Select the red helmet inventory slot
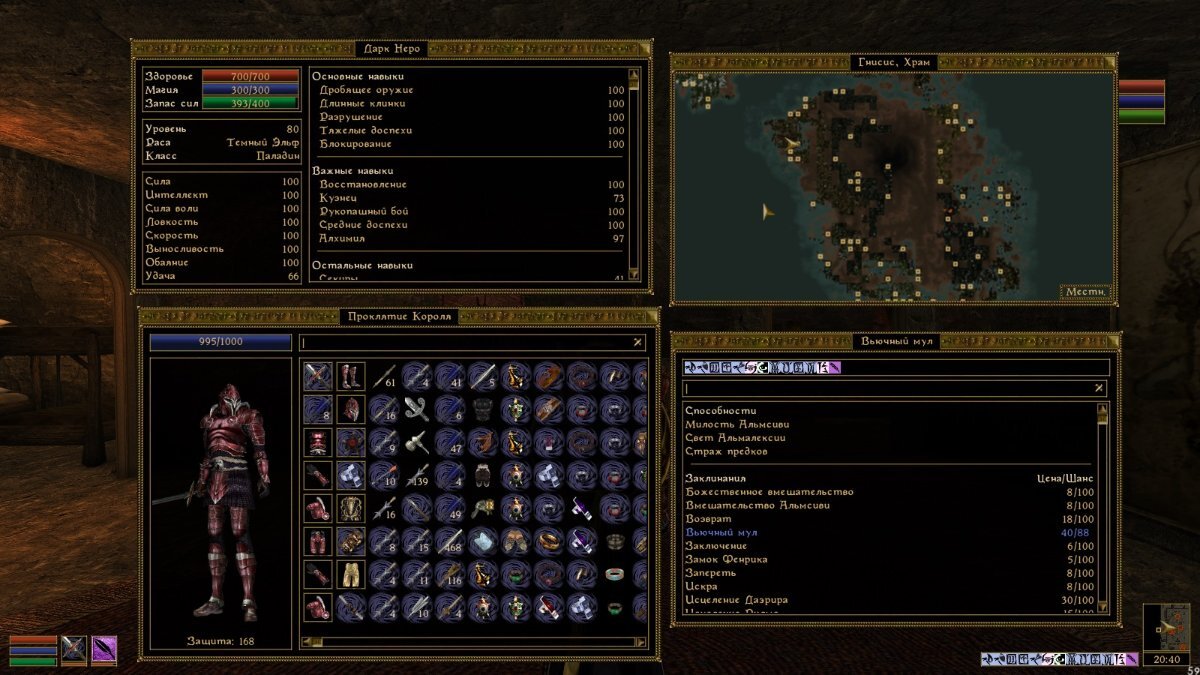This screenshot has height=675, width=1200. point(351,409)
